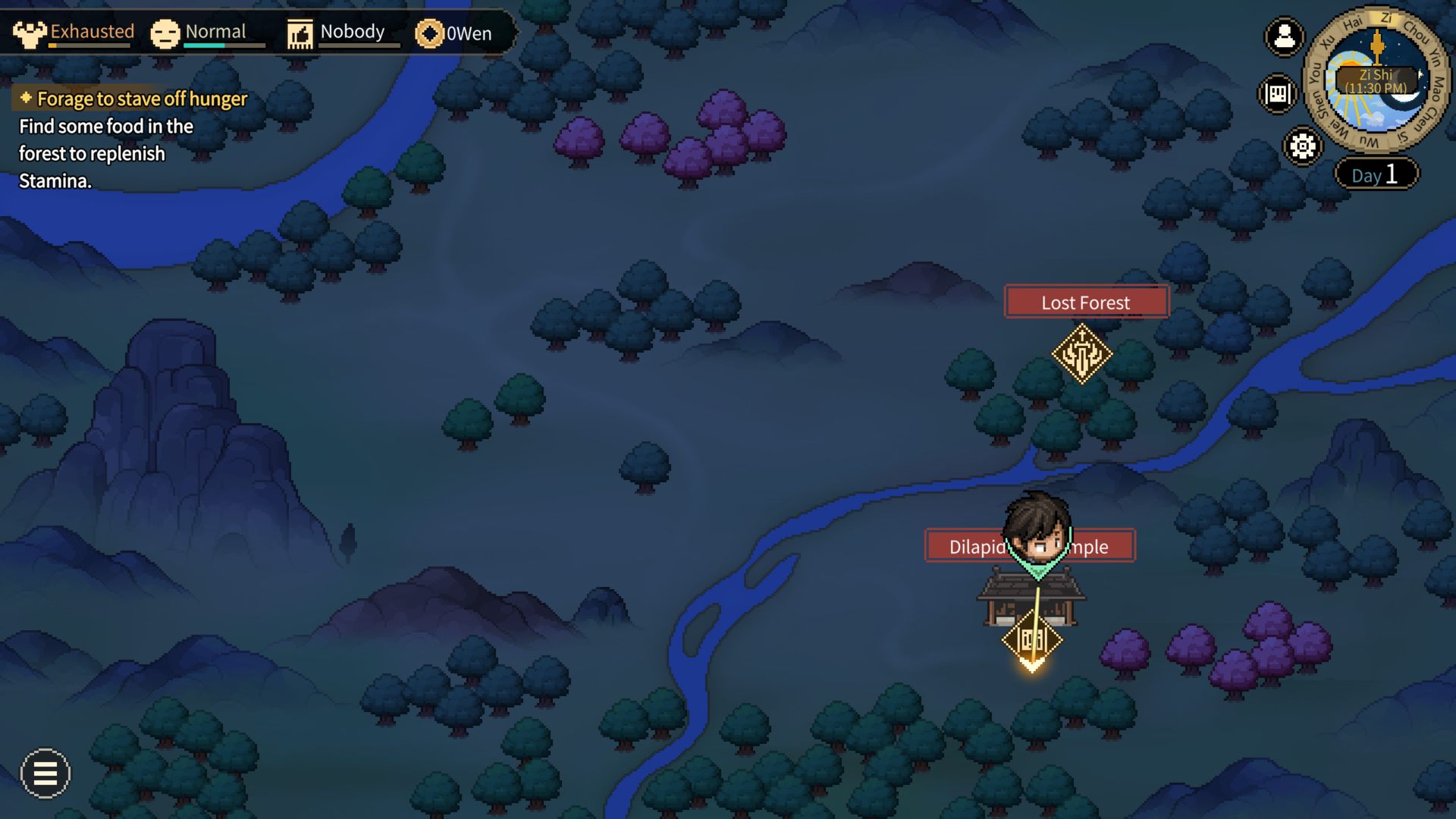This screenshot has width=1456, height=819.
Task: Open the hamburger menu button
Action: coord(45,773)
